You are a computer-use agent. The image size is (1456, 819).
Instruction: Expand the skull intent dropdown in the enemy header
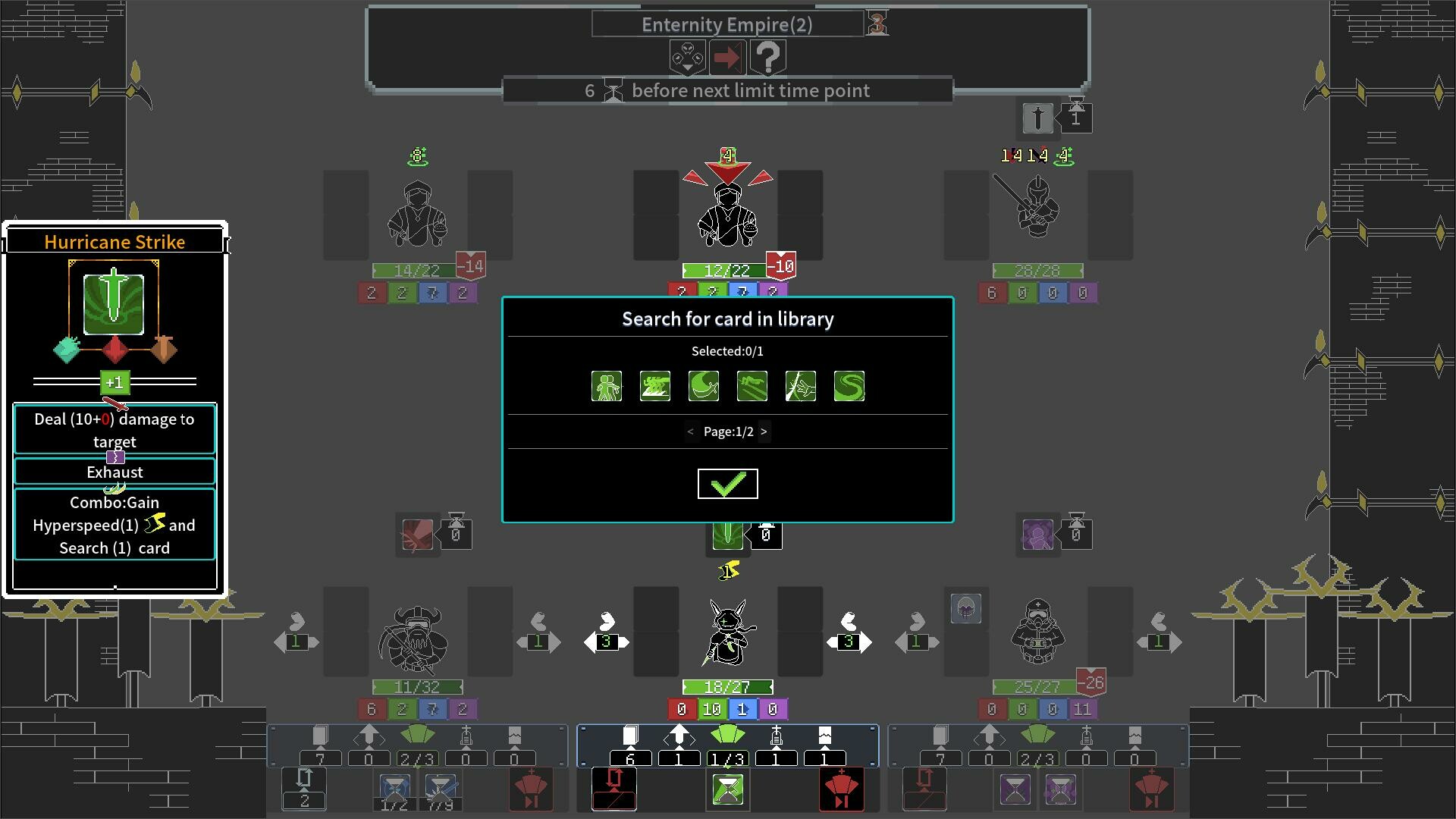(686, 56)
